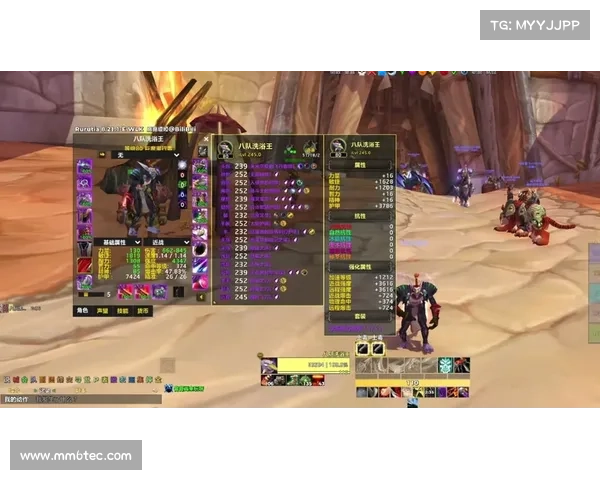Click the small arrow beside the weapon slots
The width and height of the screenshot is (600, 480).
click(x=200, y=297)
